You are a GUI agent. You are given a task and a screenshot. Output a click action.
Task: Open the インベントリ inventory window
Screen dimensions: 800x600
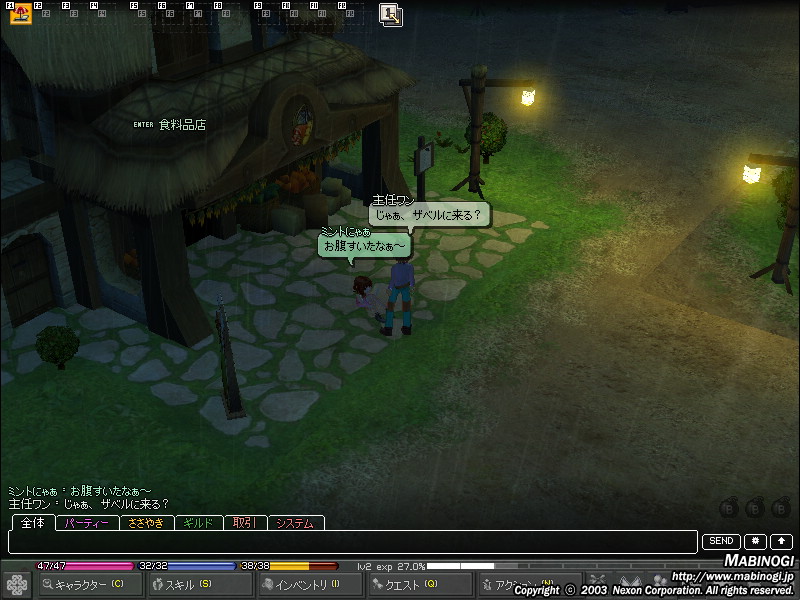point(308,584)
